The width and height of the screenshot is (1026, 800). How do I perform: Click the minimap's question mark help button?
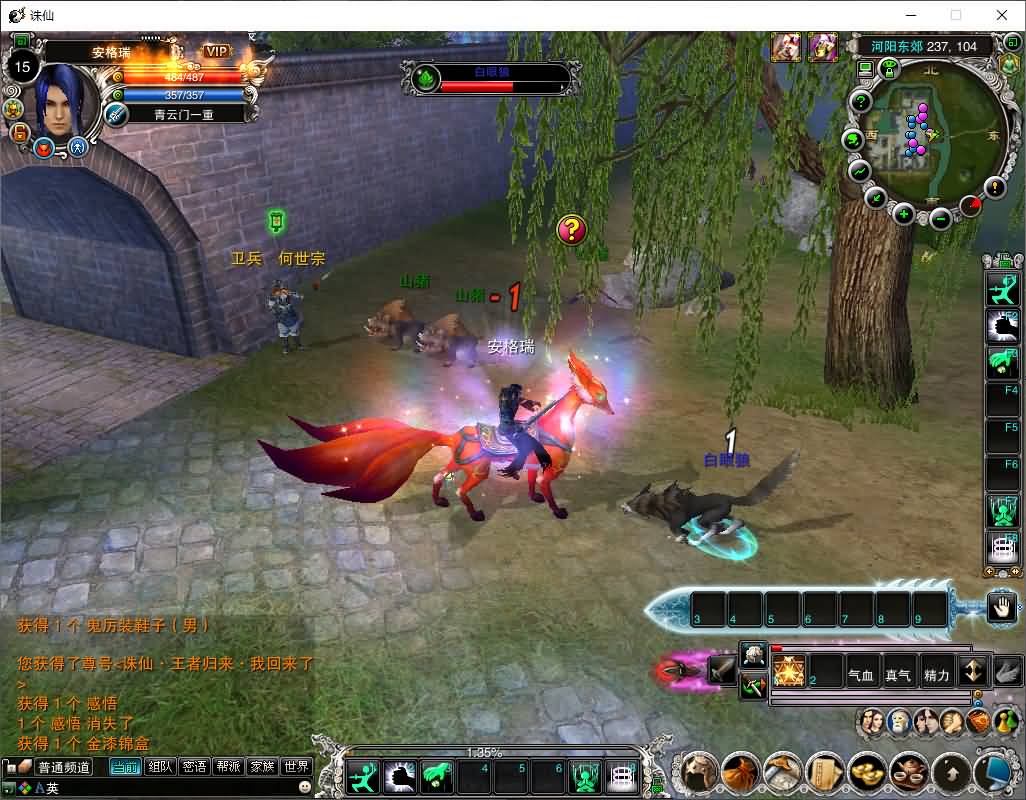[861, 102]
